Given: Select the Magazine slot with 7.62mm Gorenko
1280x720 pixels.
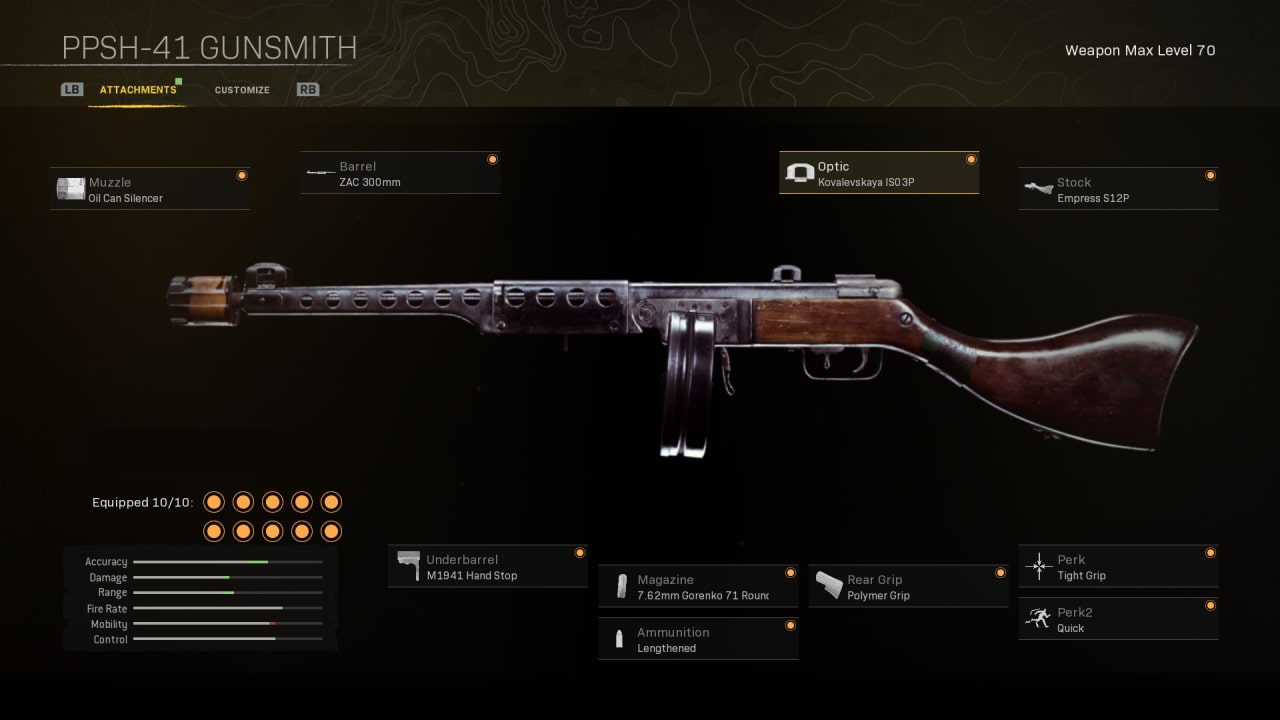Looking at the screenshot, I should tap(698, 587).
